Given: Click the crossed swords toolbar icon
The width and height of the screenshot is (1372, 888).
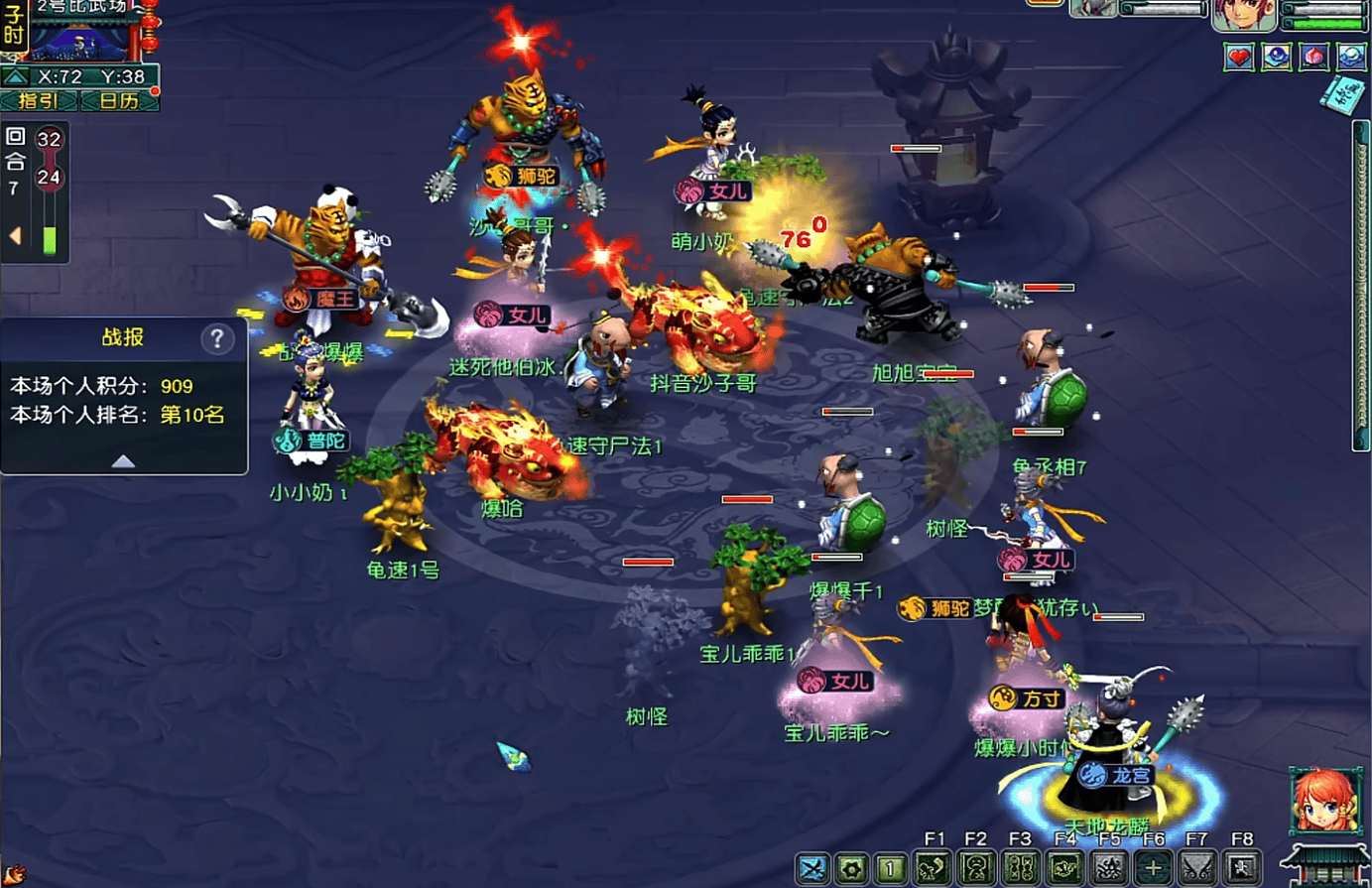Looking at the screenshot, I should pos(812,869).
